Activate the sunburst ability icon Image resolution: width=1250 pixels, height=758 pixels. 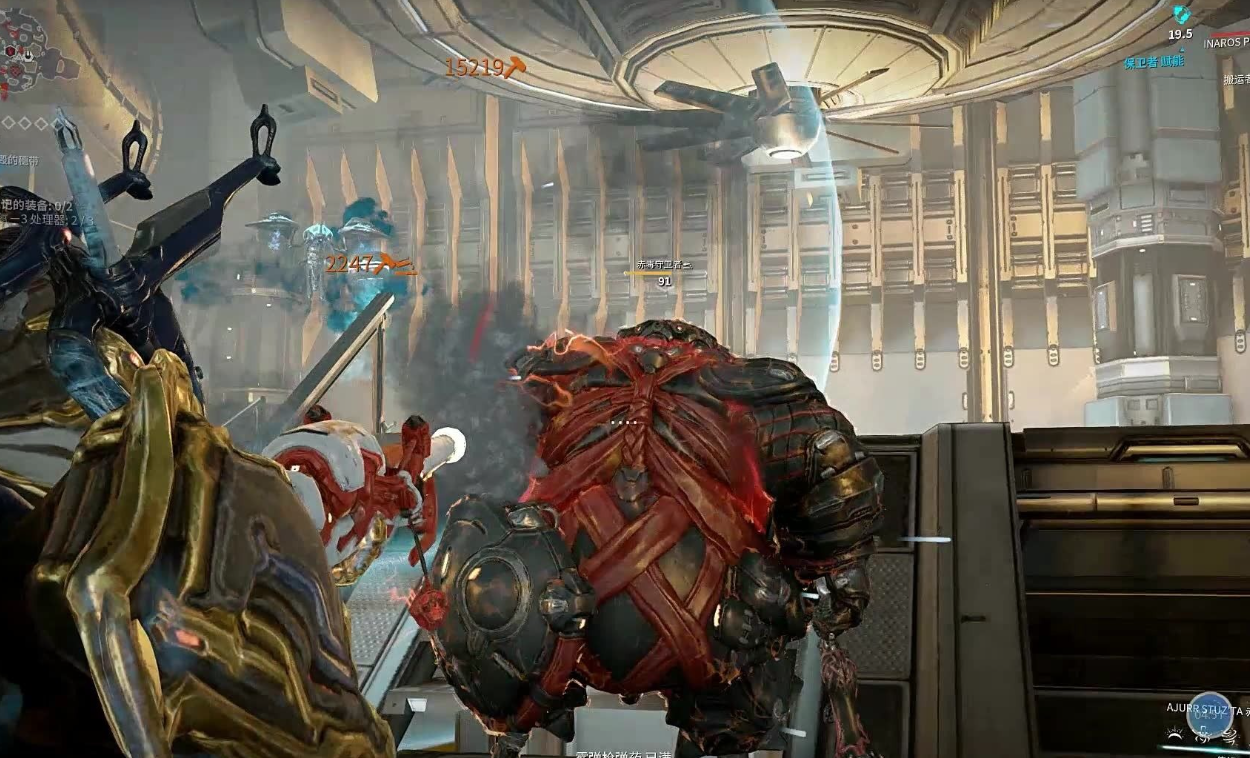tap(1173, 734)
